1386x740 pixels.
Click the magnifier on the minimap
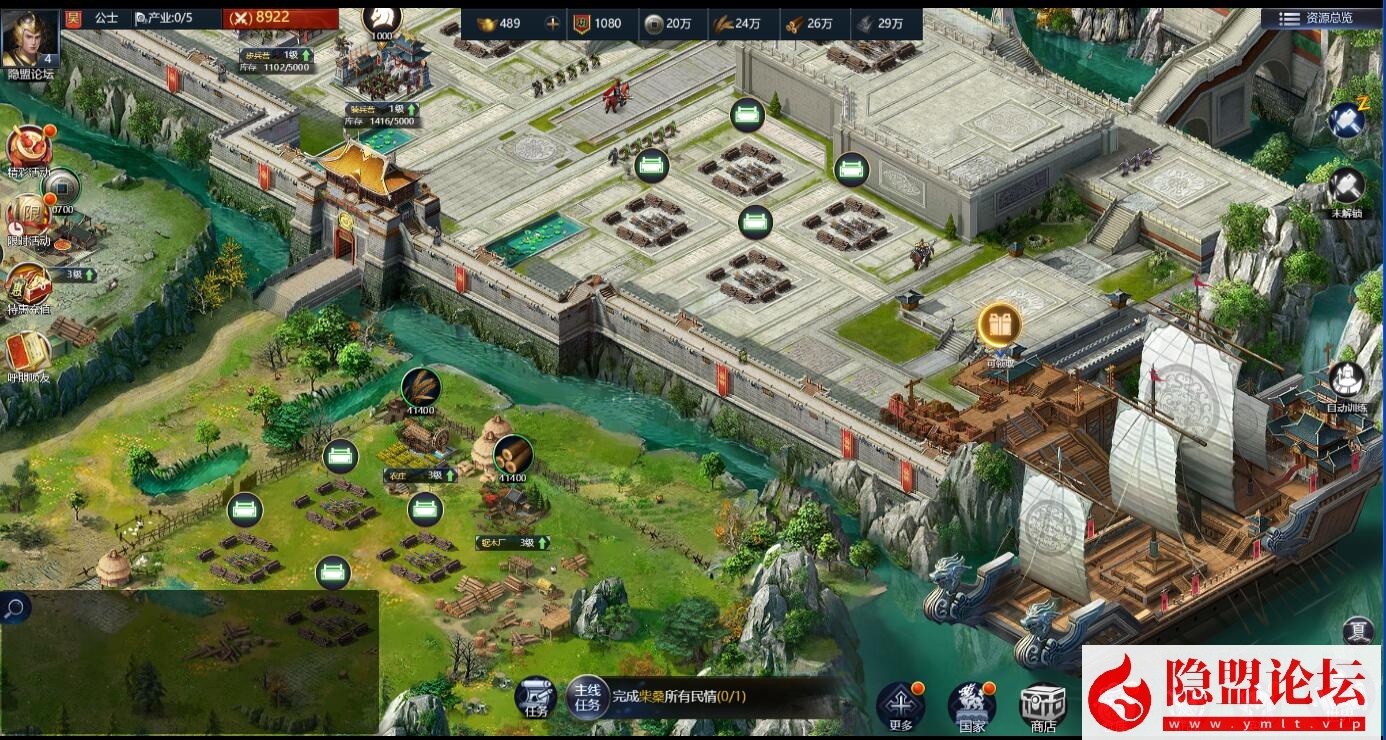click(13, 607)
